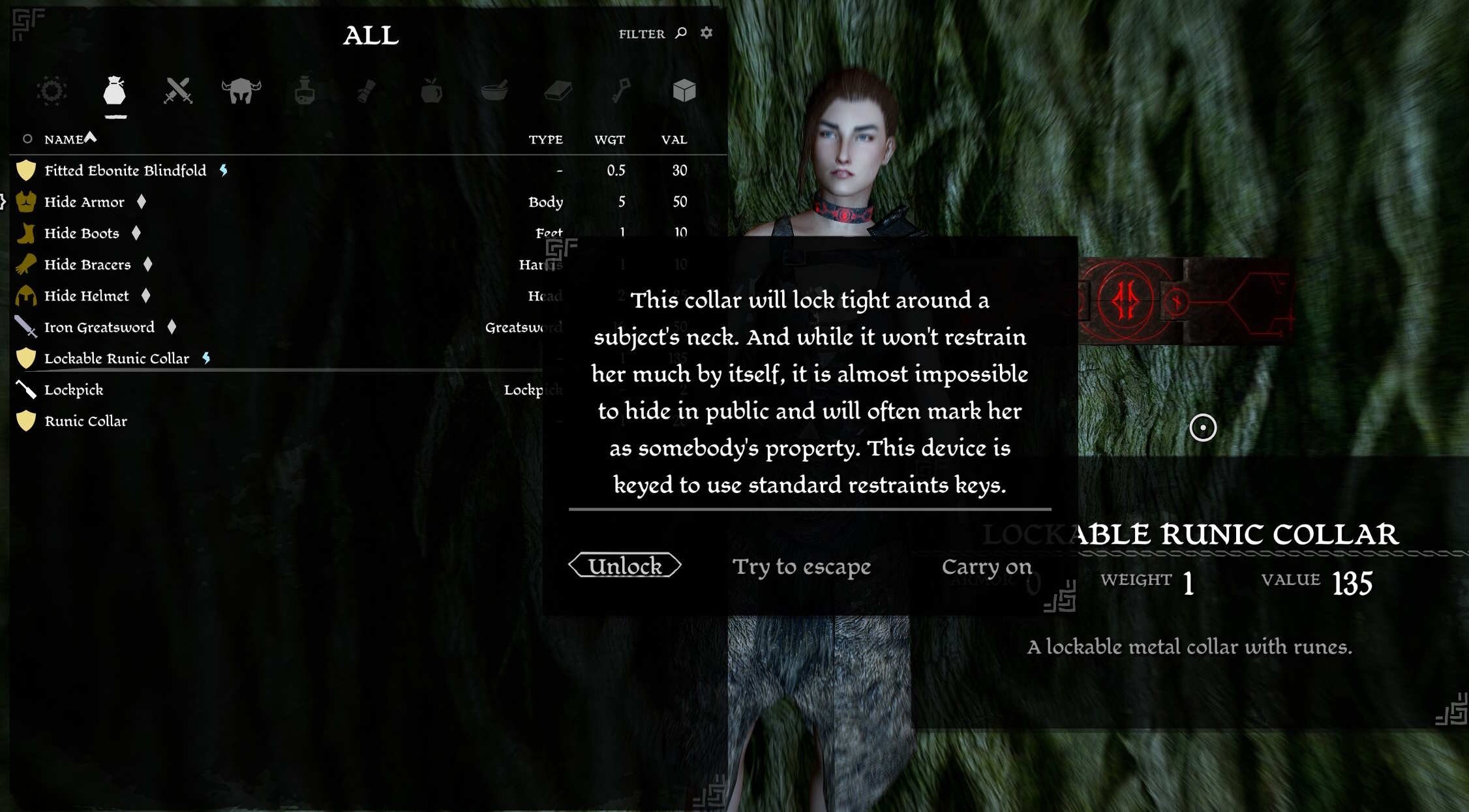The height and width of the screenshot is (812, 1469).
Task: Choose the Try to escape option
Action: point(803,566)
